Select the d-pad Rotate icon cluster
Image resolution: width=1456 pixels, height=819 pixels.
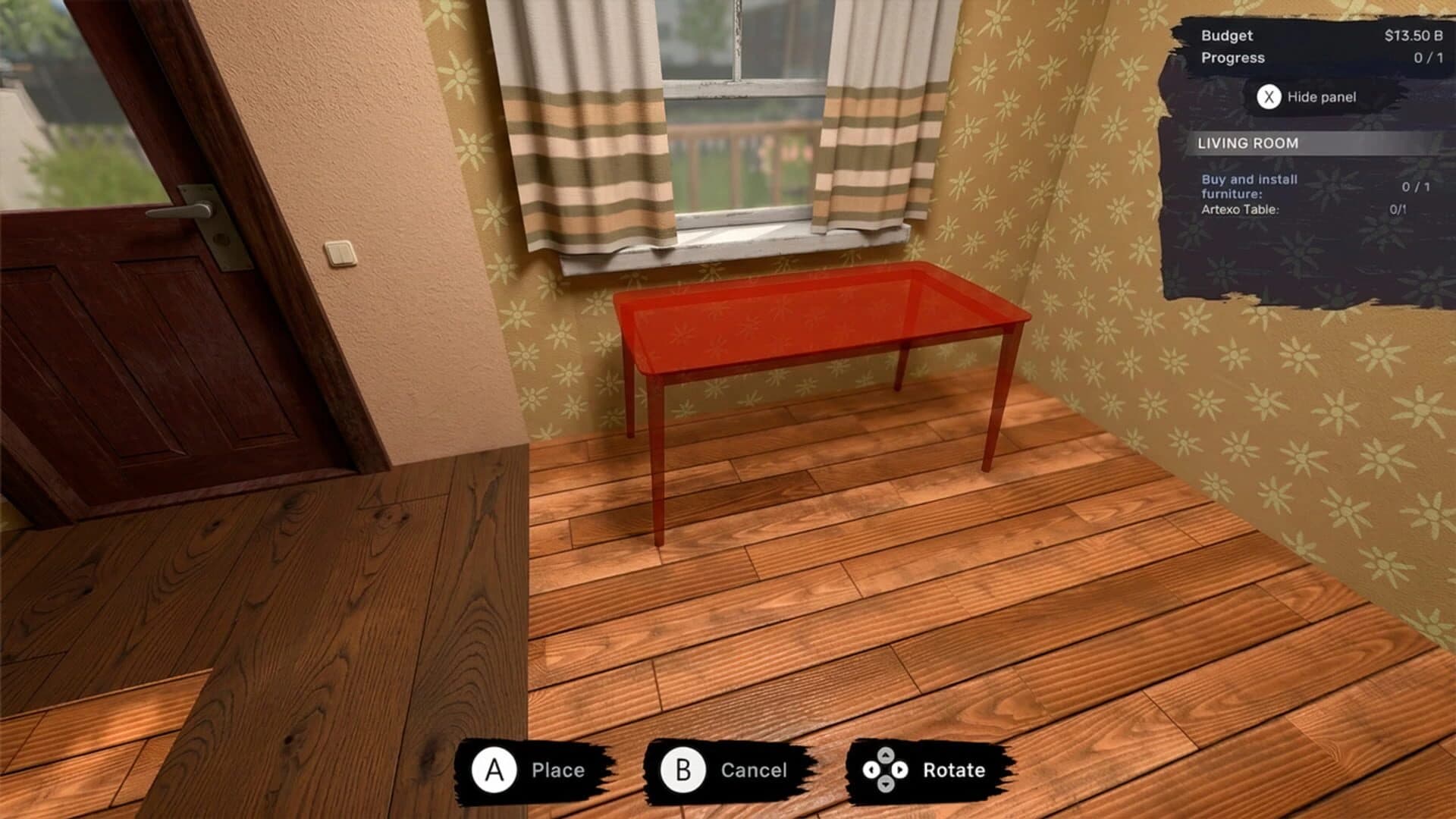pos(884,770)
